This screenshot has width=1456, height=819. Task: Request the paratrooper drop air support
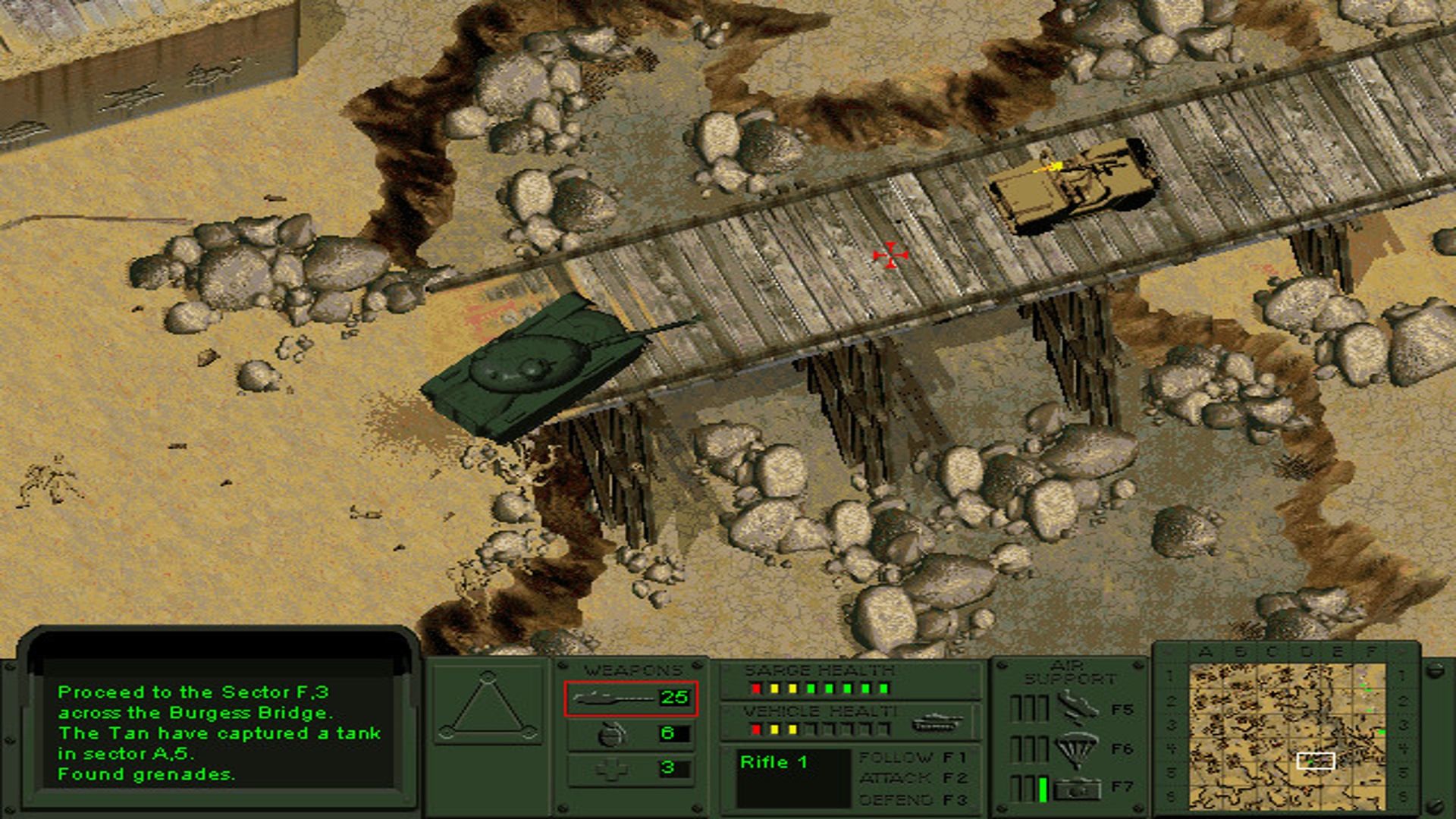(x=1077, y=748)
